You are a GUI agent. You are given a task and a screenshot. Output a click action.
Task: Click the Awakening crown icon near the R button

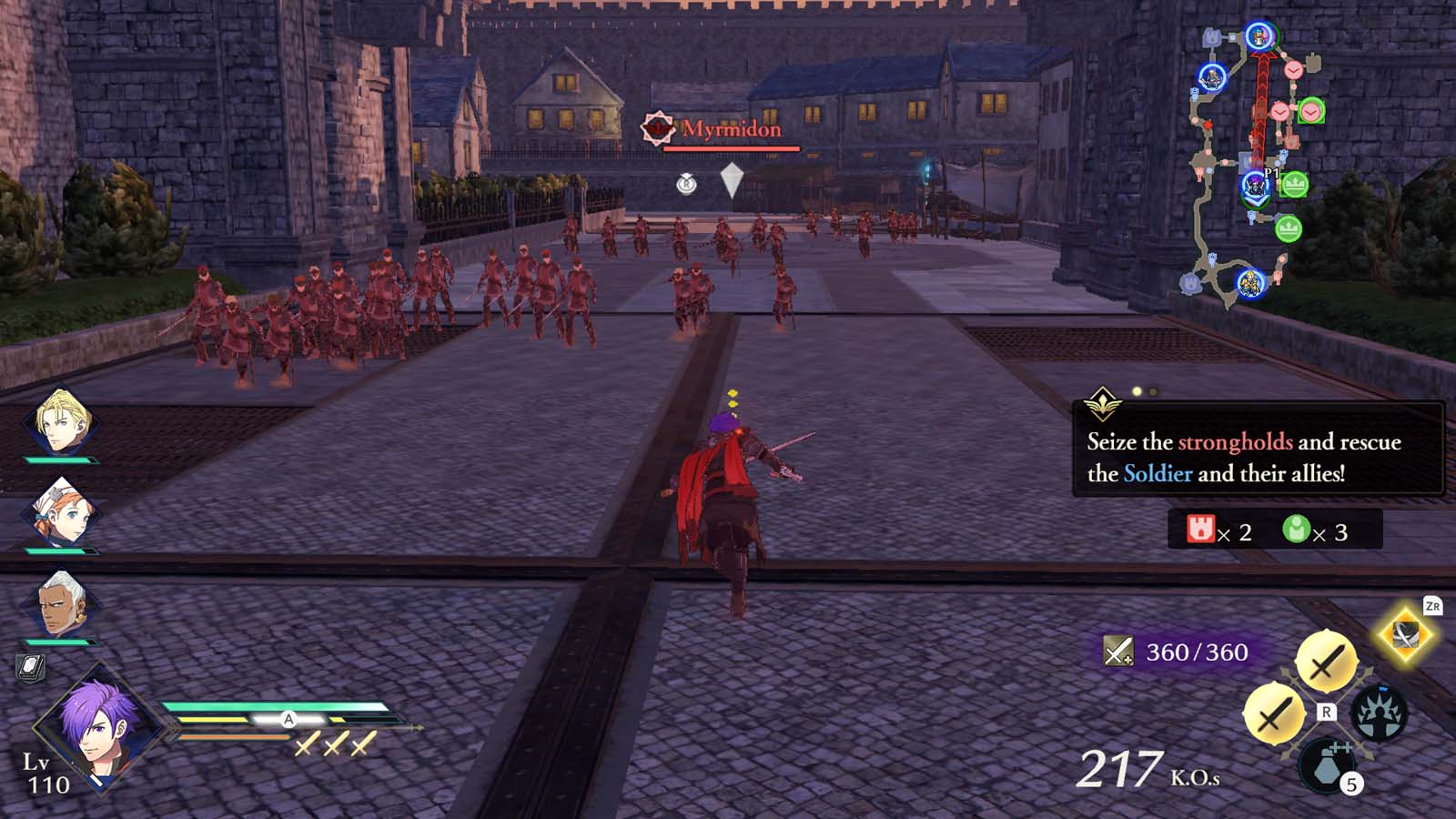(1379, 713)
